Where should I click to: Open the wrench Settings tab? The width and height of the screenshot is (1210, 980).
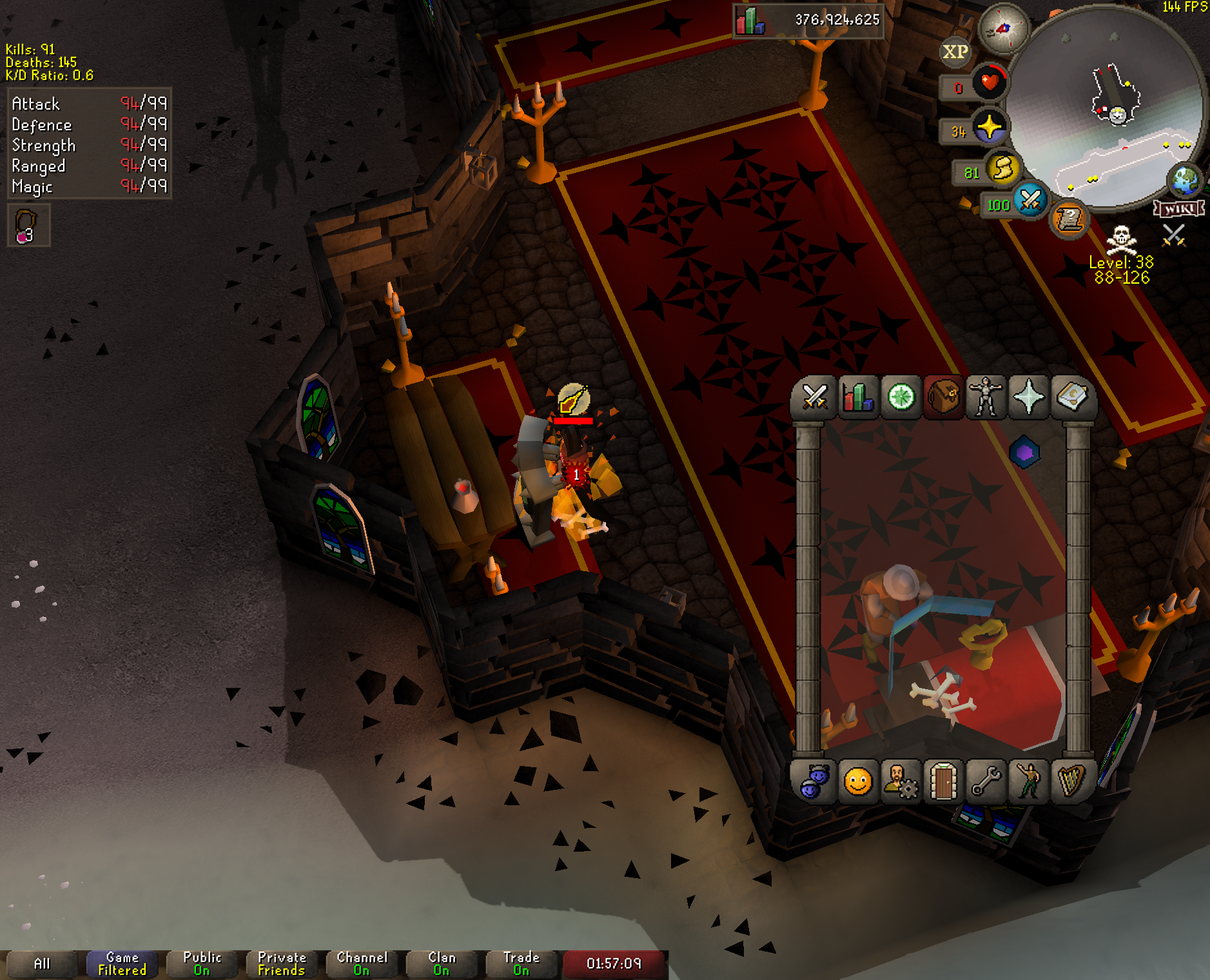click(986, 782)
